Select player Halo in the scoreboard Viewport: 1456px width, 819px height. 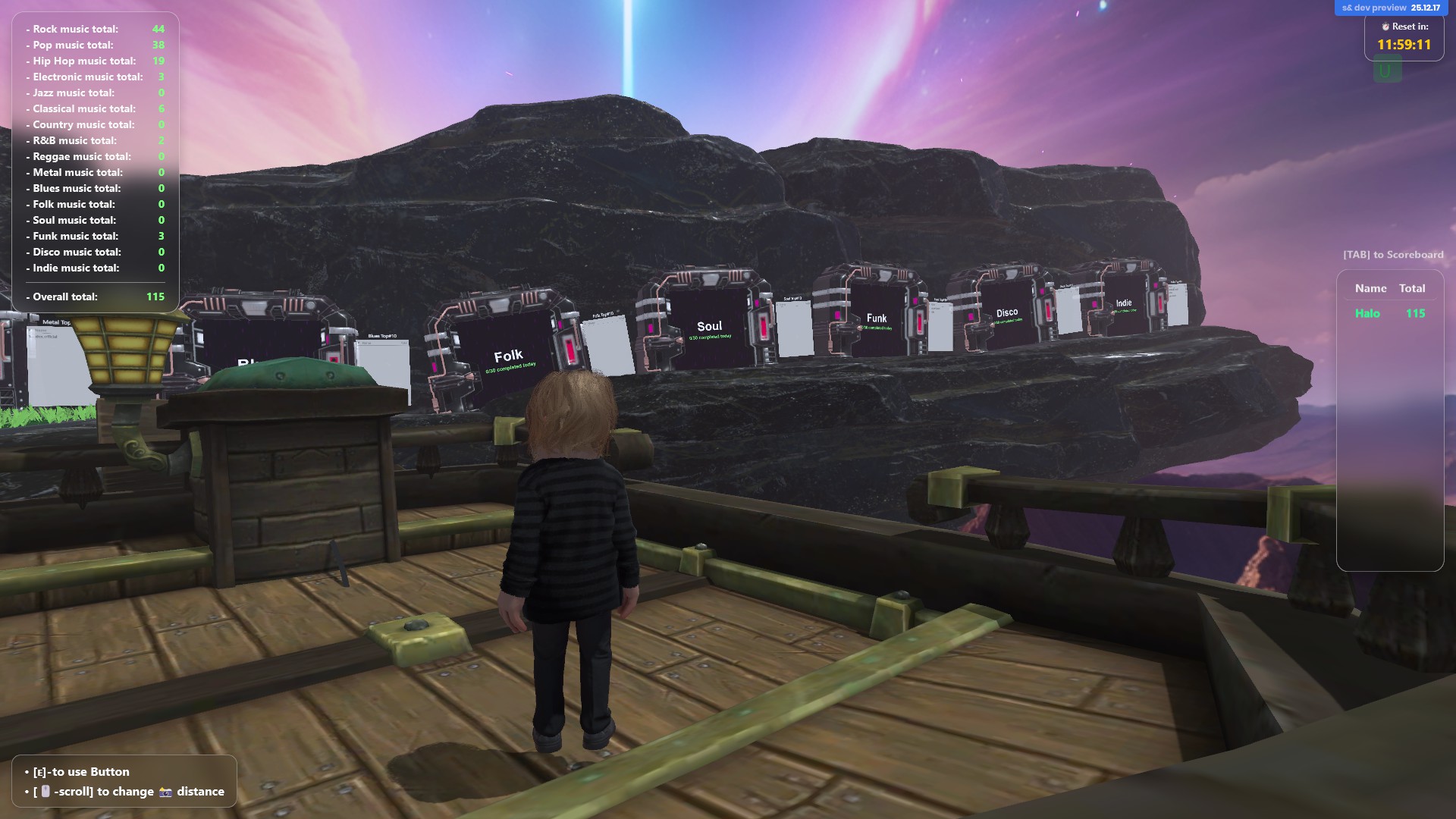click(x=1367, y=313)
